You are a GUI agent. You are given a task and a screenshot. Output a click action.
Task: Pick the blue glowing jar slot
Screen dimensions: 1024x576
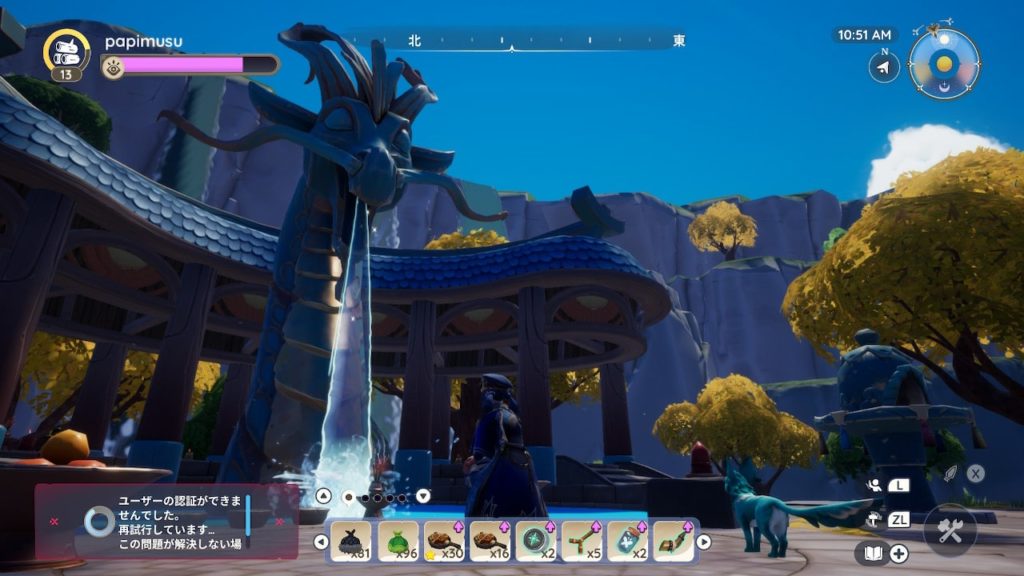click(x=628, y=541)
